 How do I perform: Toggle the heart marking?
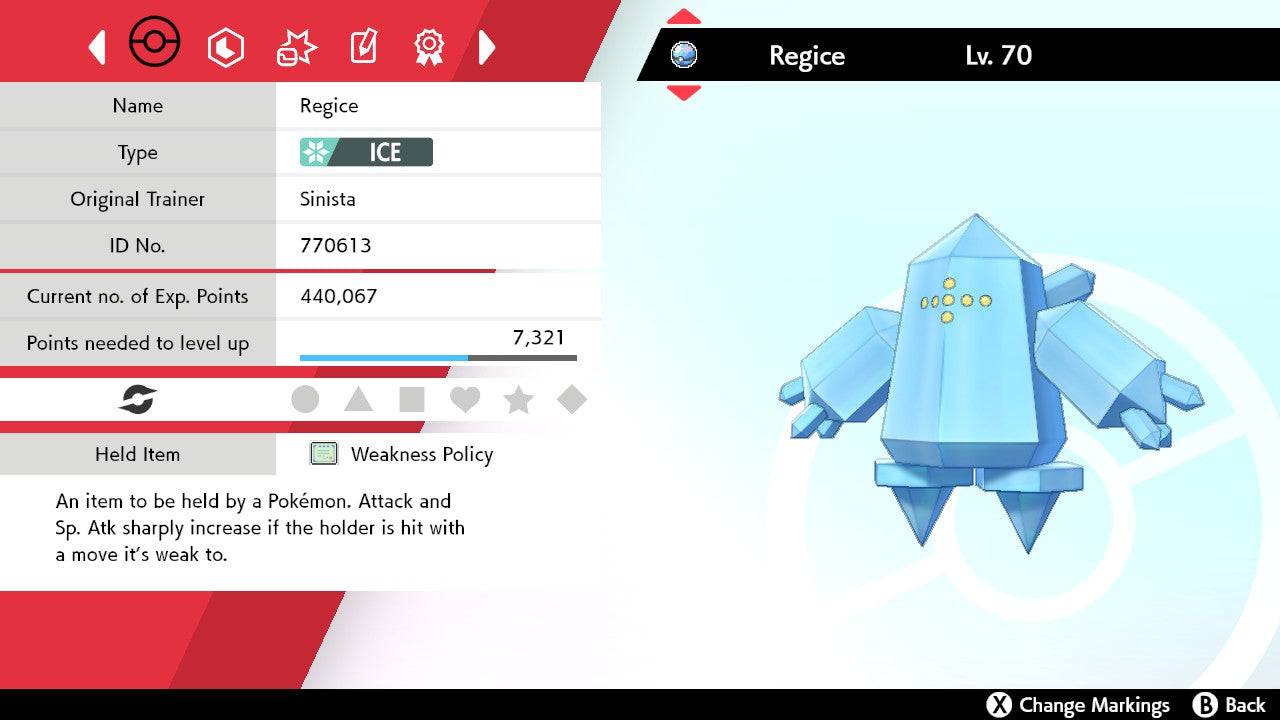(x=465, y=400)
